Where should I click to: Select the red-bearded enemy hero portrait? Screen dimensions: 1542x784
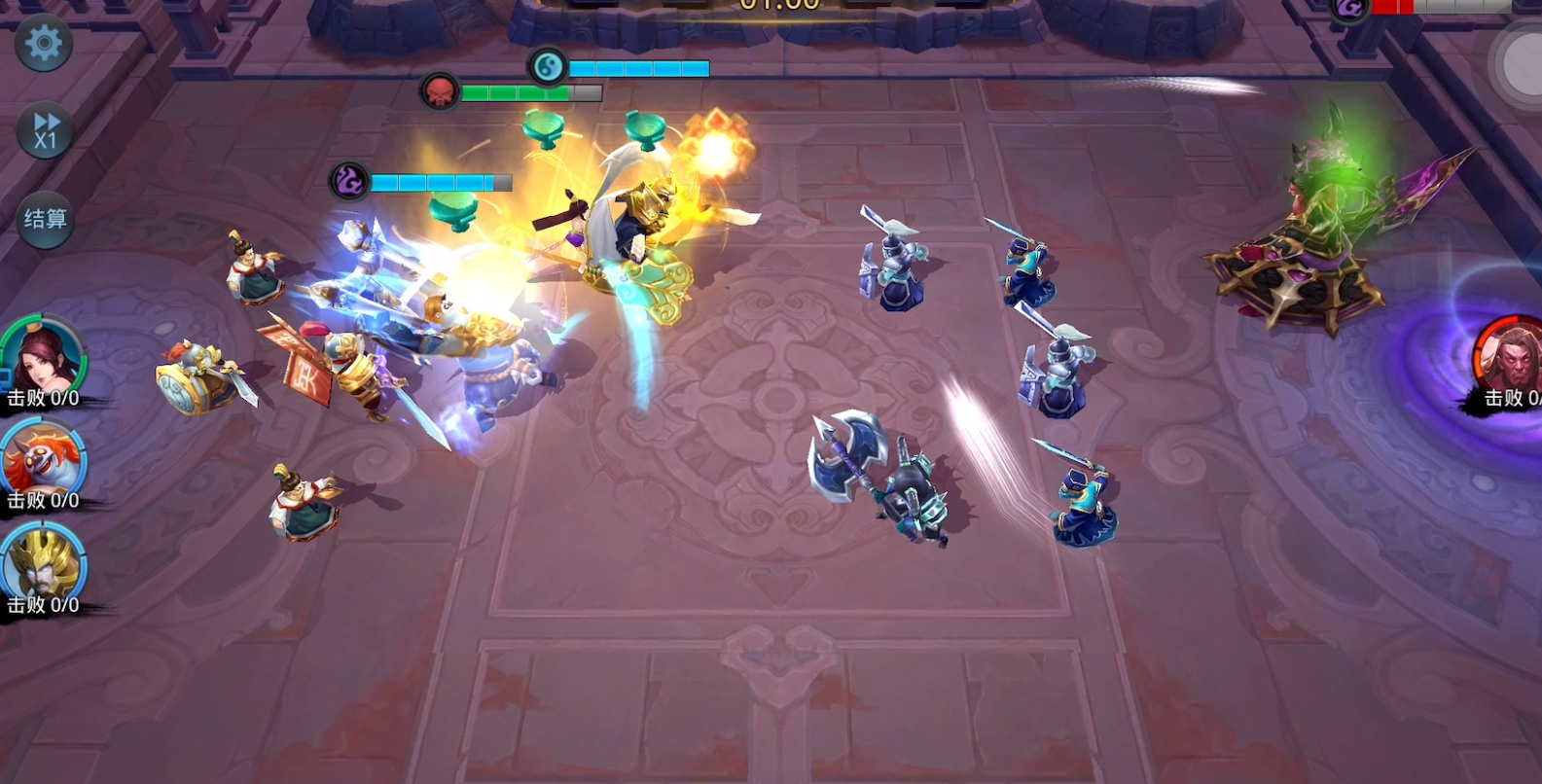(x=1511, y=356)
